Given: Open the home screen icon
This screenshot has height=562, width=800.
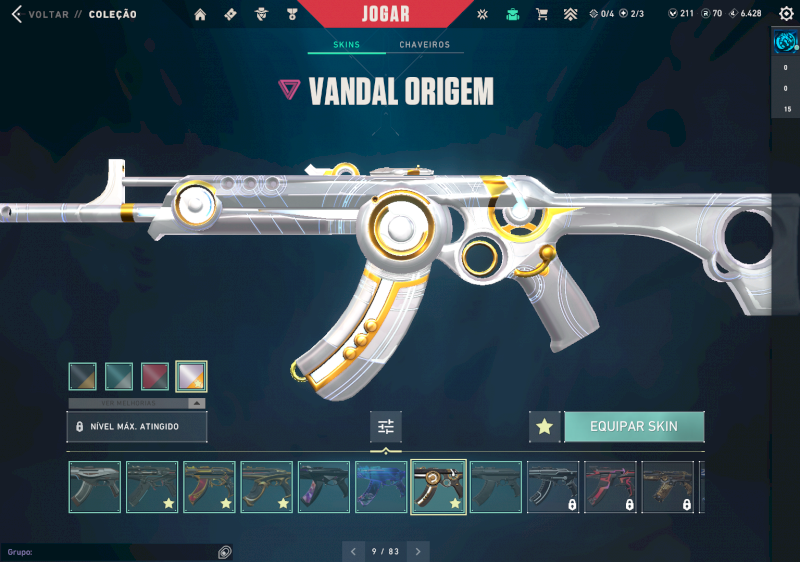Looking at the screenshot, I should [x=200, y=14].
